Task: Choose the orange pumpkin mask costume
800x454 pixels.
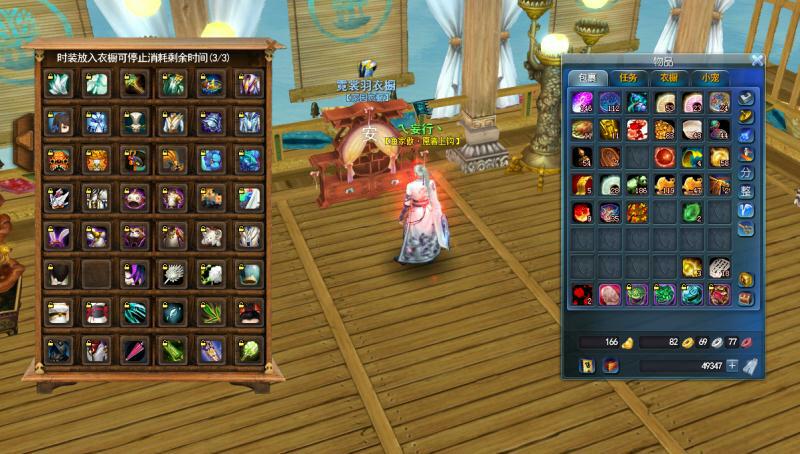Action: (x=58, y=161)
